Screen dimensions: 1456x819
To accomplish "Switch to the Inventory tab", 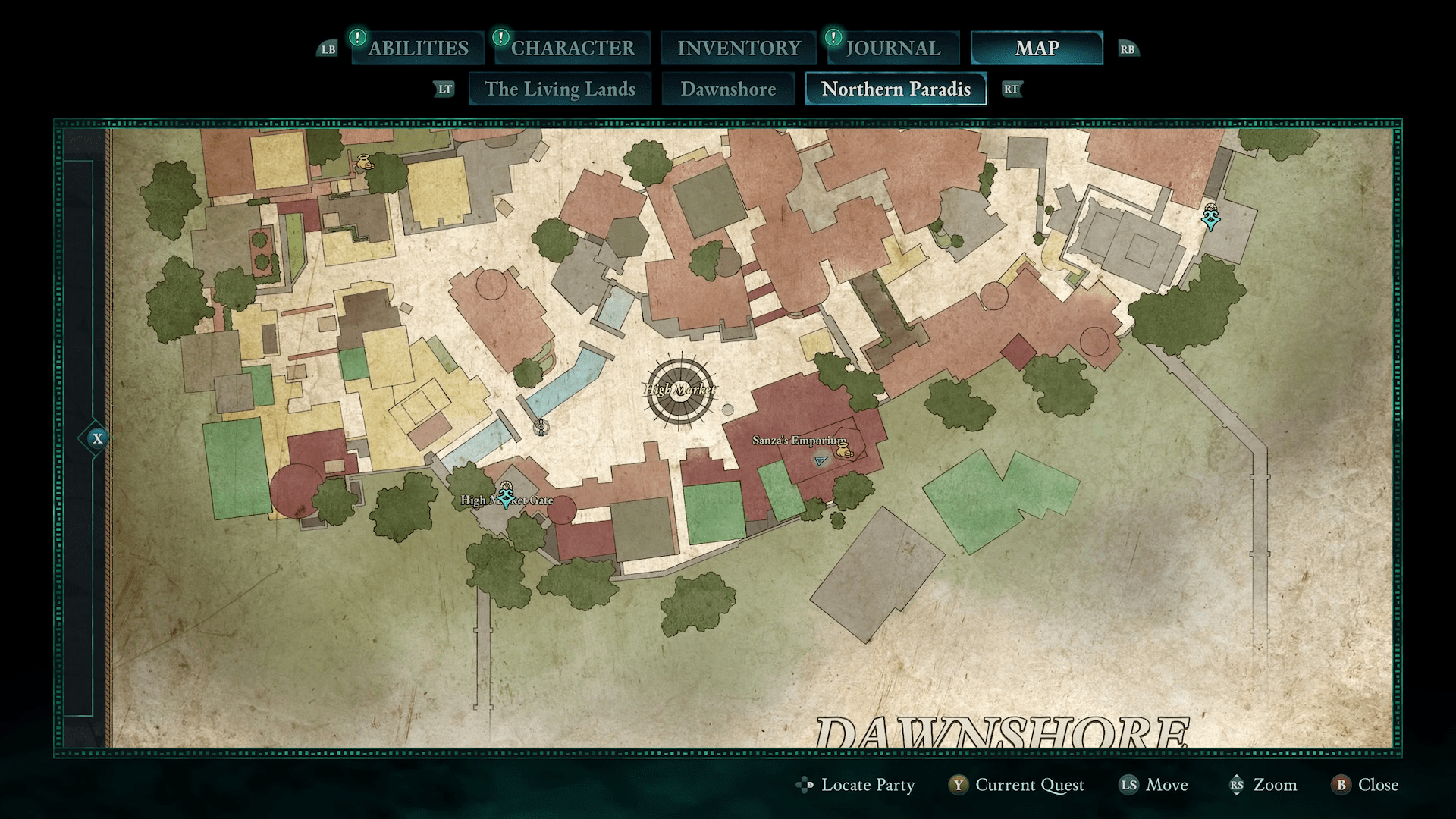I will (x=738, y=48).
